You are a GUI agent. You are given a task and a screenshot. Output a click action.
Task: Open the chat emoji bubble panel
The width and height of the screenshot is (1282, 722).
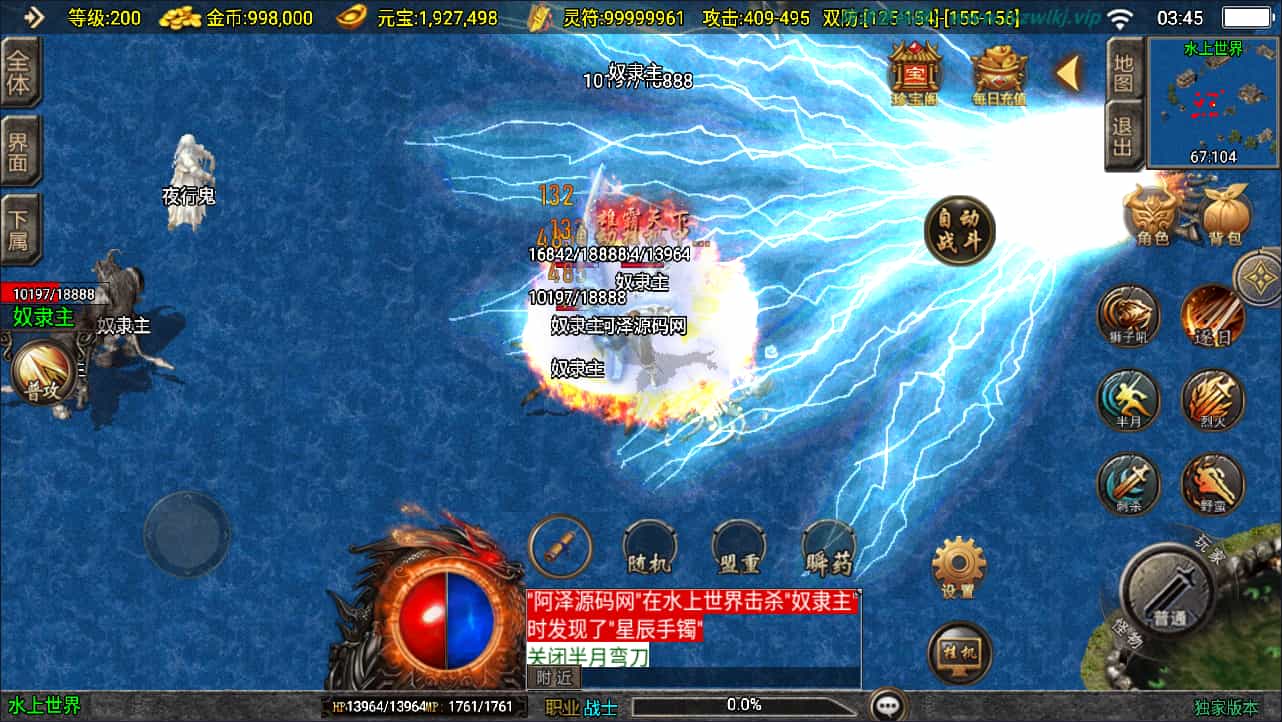click(x=888, y=703)
